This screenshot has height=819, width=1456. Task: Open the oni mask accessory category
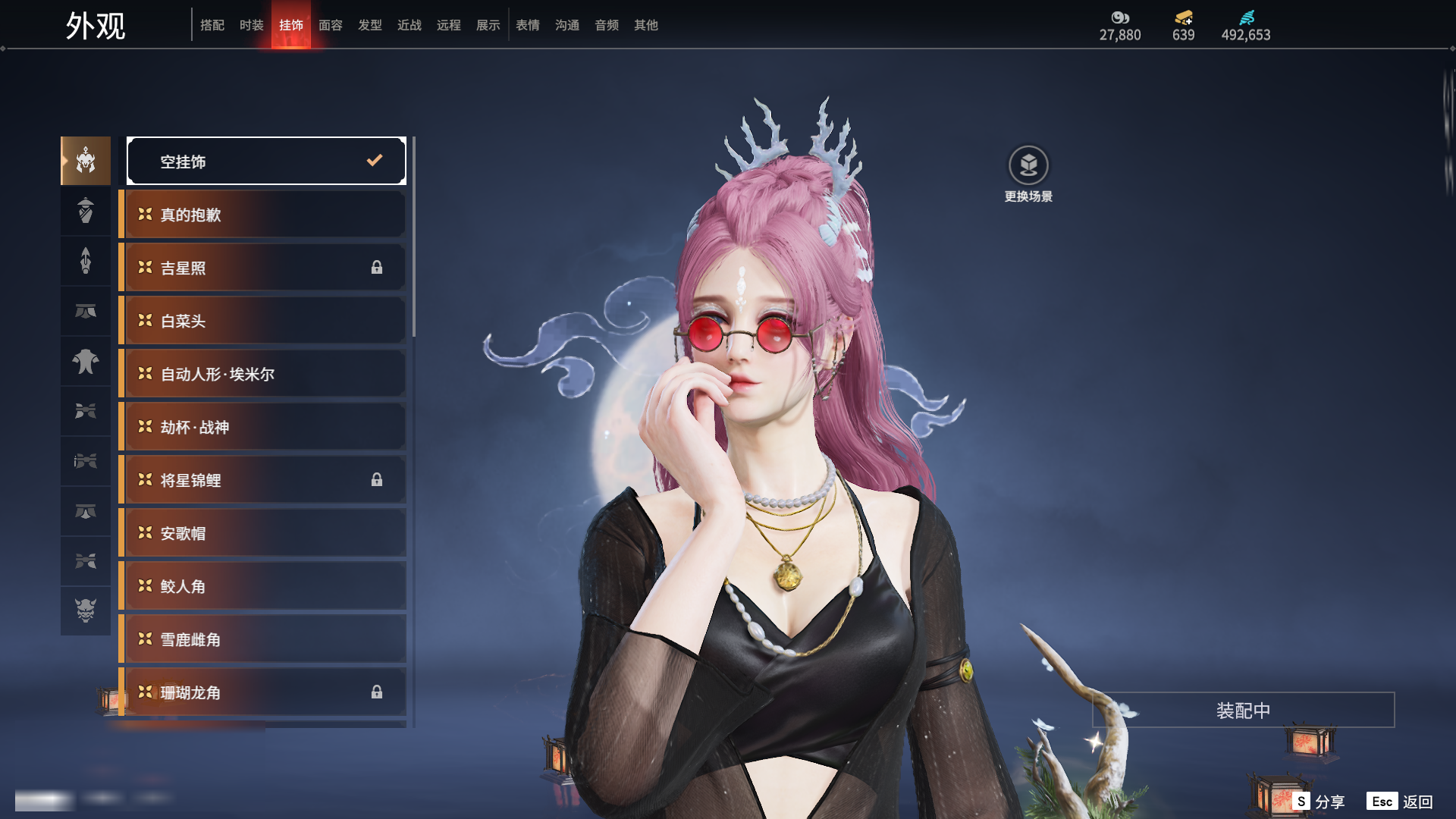coord(86,610)
